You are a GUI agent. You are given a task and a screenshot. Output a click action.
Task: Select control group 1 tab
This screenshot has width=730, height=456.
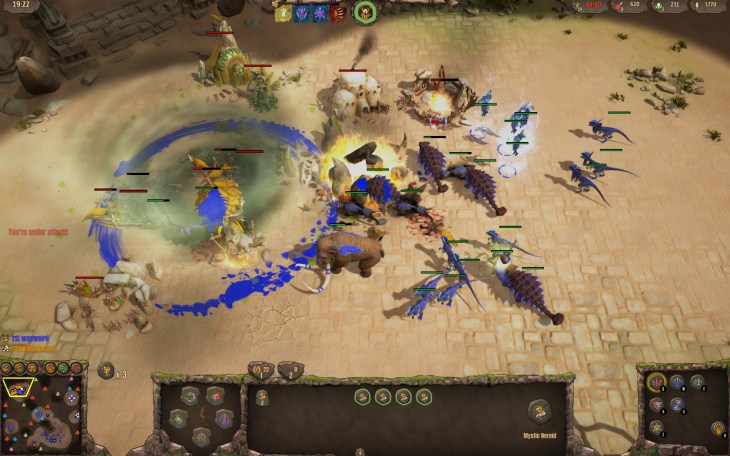tap(260, 369)
